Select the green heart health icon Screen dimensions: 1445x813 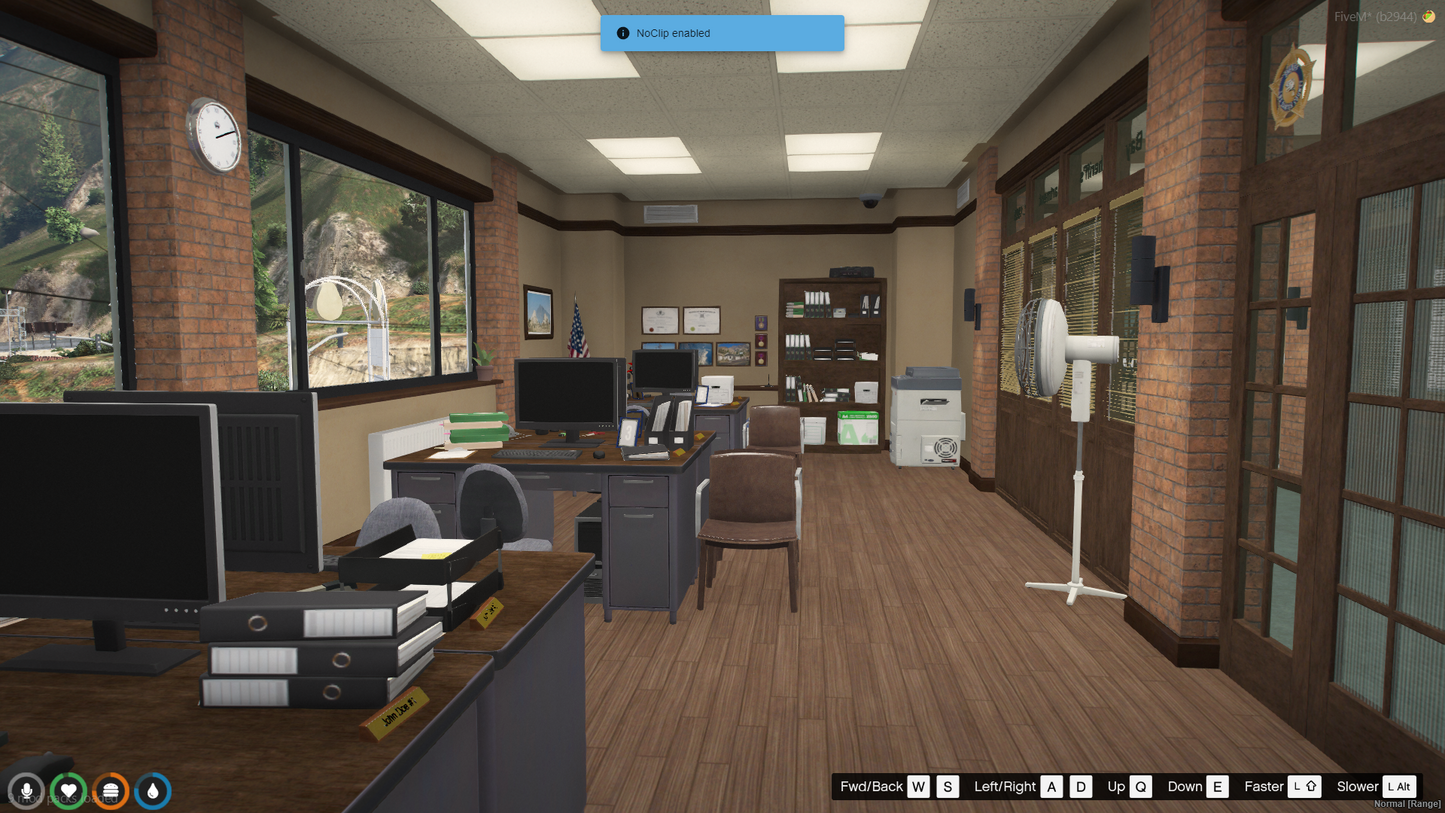pyautogui.click(x=68, y=791)
